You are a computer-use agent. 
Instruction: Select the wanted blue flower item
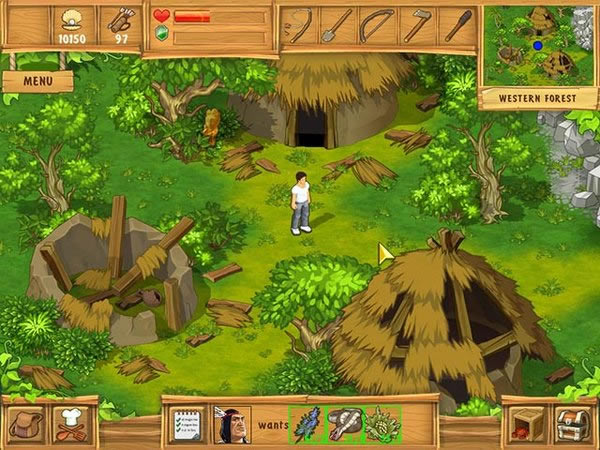click(306, 424)
